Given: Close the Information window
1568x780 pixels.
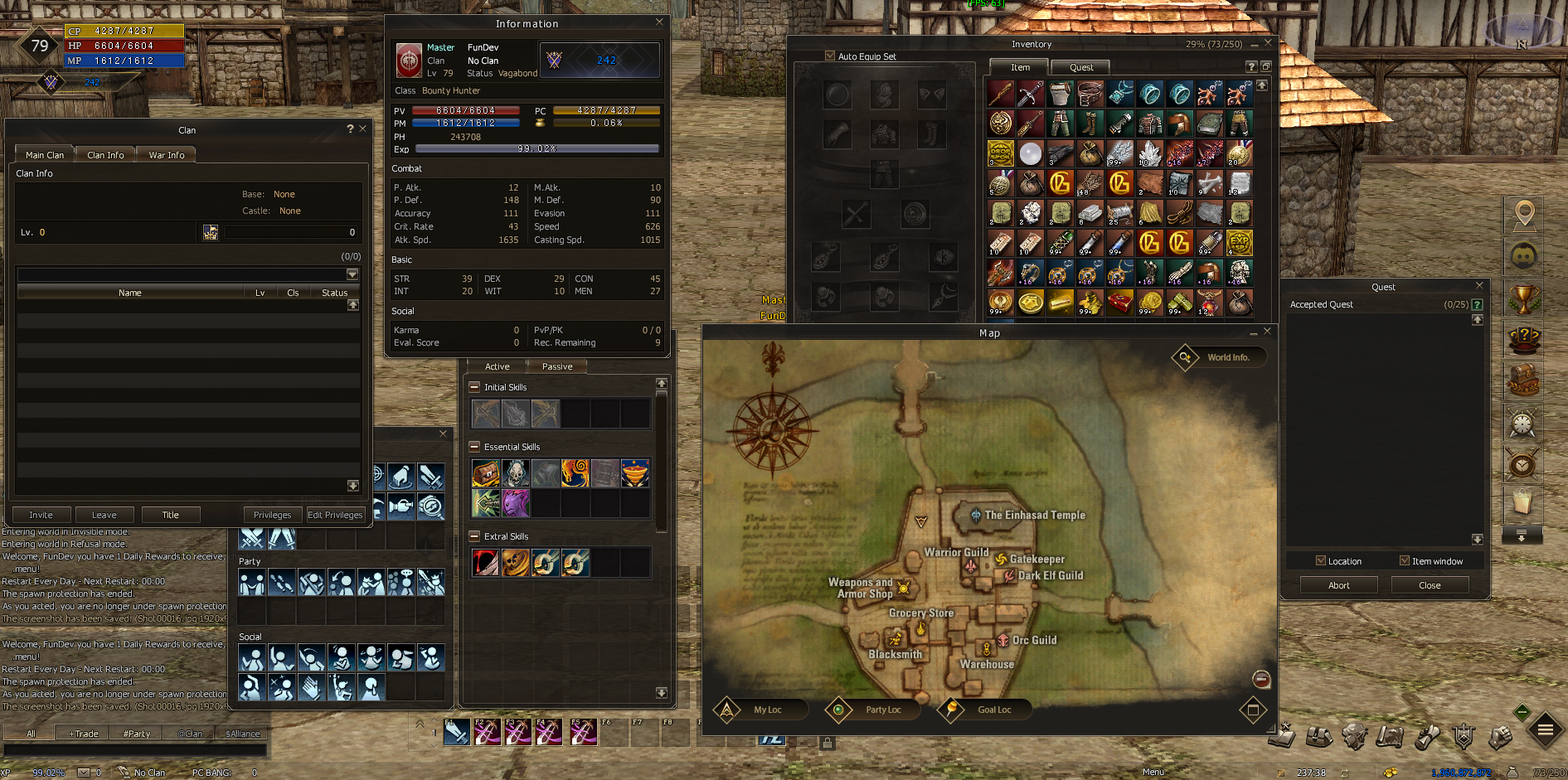Looking at the screenshot, I should click(x=659, y=22).
